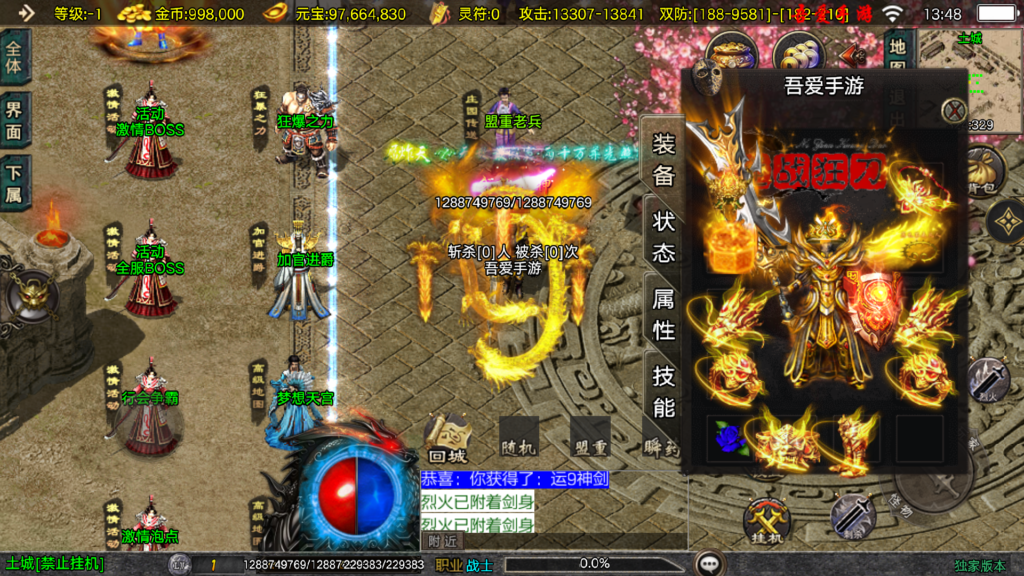Select the 全体 tab on left edge
The width and height of the screenshot is (1024, 576).
(x=14, y=58)
